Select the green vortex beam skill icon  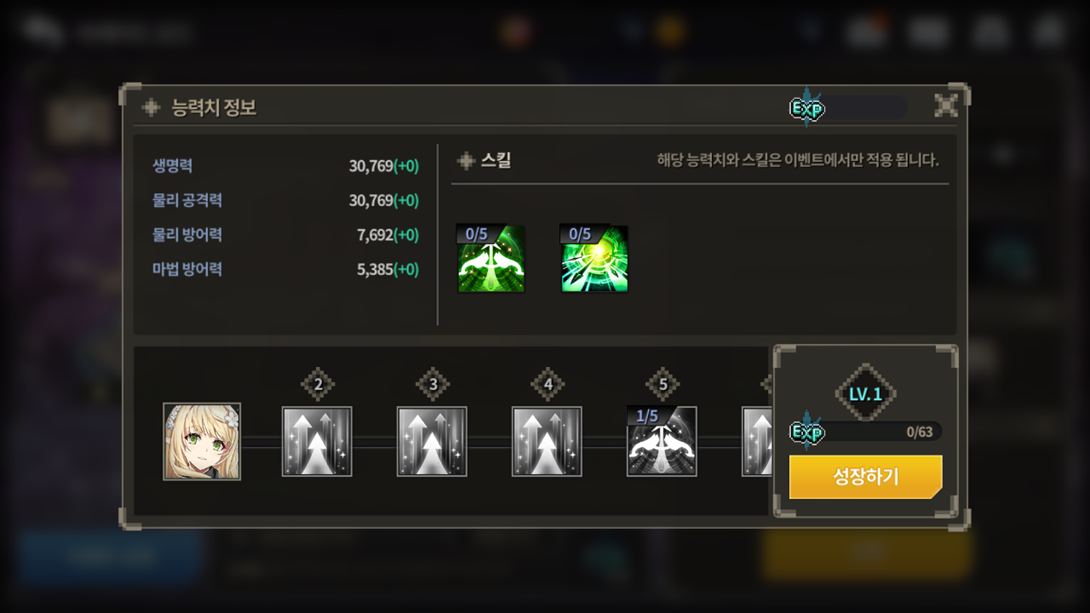[x=594, y=259]
